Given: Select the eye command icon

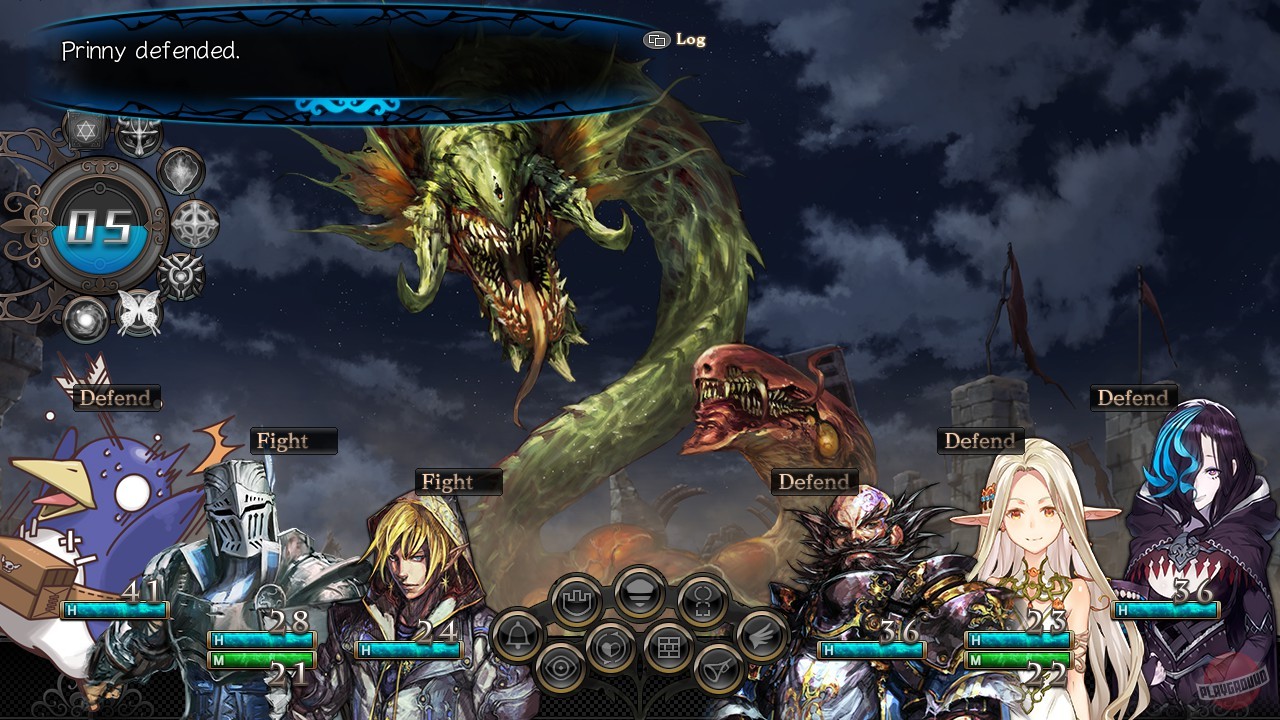Looking at the screenshot, I should click(560, 668).
